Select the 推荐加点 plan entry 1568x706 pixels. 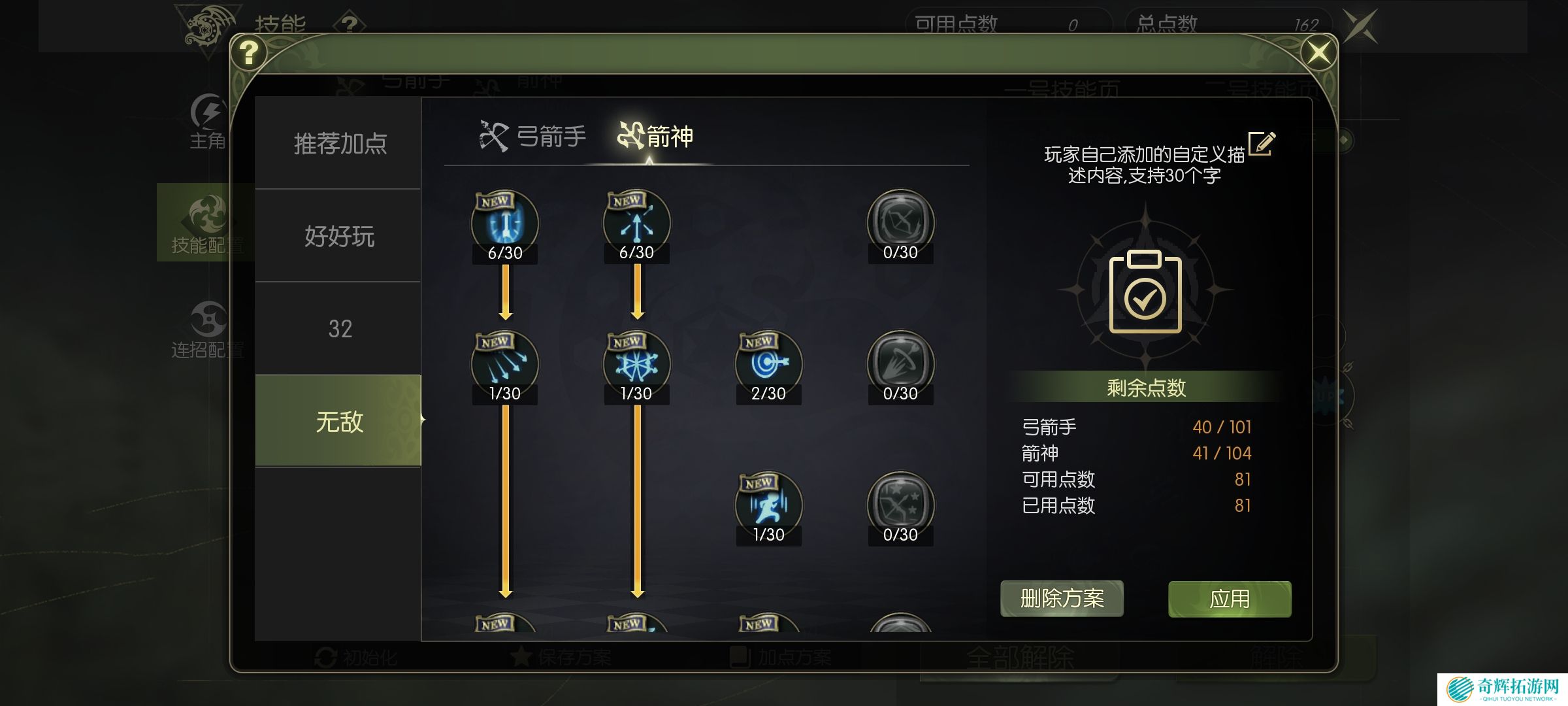pyautogui.click(x=339, y=143)
